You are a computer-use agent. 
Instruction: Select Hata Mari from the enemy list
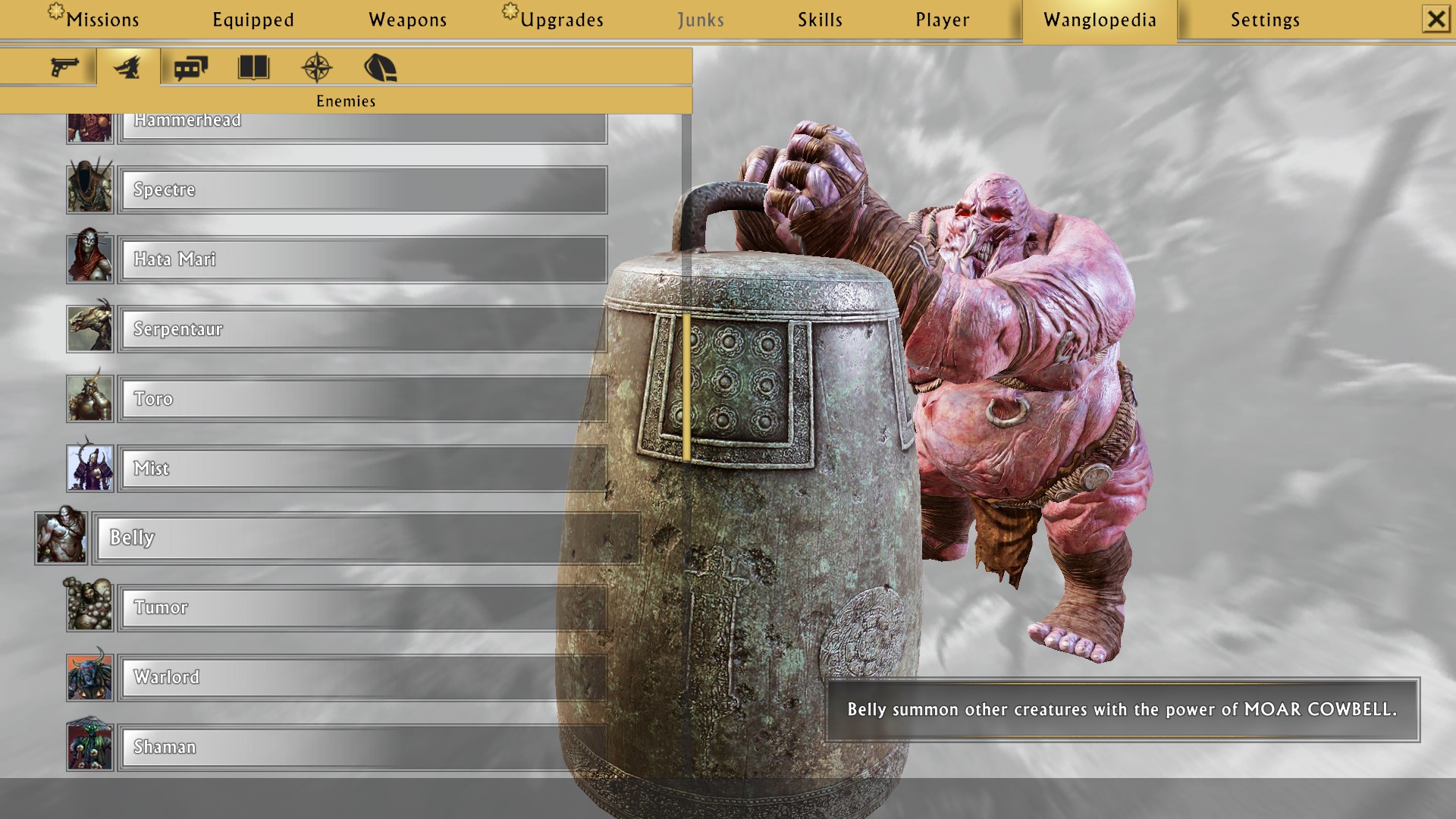[x=362, y=259]
